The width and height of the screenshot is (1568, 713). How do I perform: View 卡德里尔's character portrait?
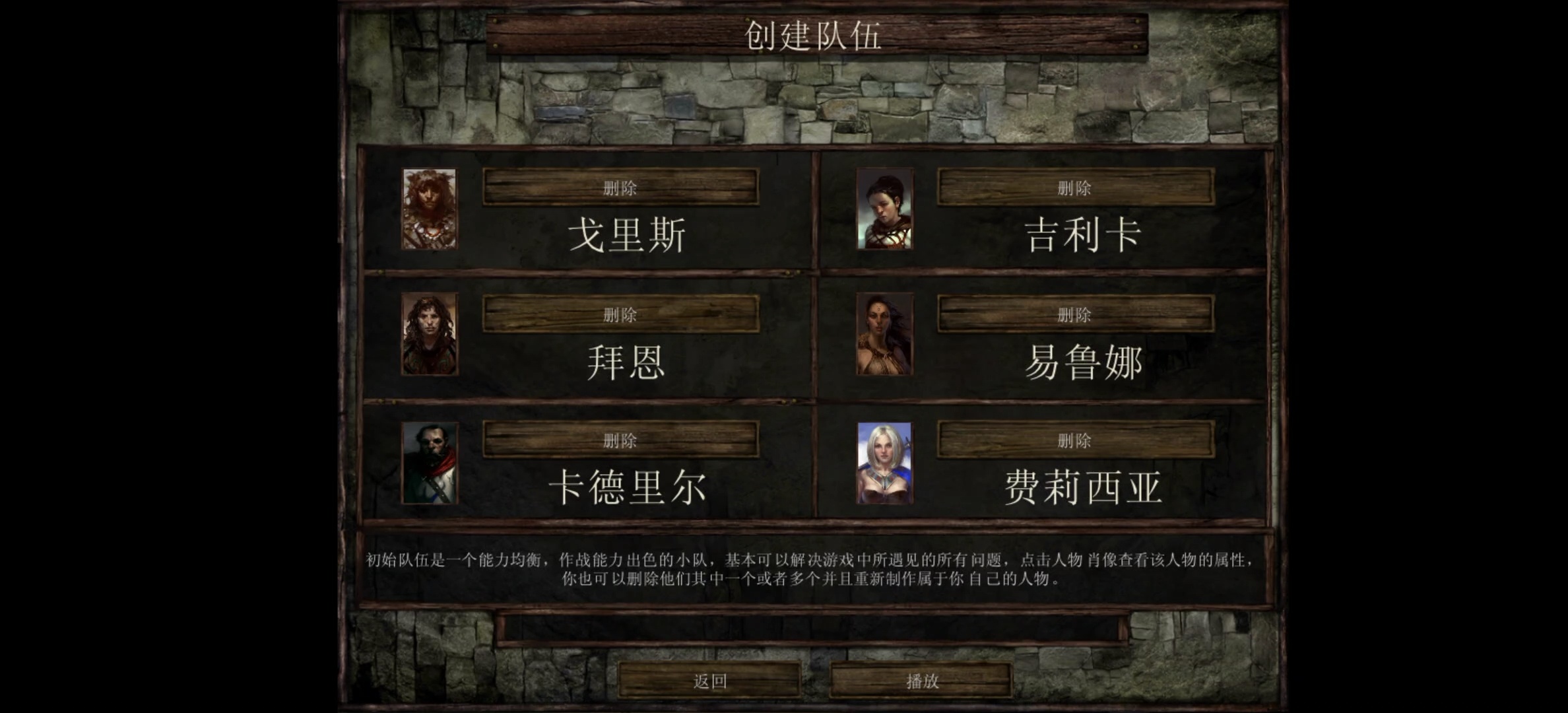tap(430, 463)
